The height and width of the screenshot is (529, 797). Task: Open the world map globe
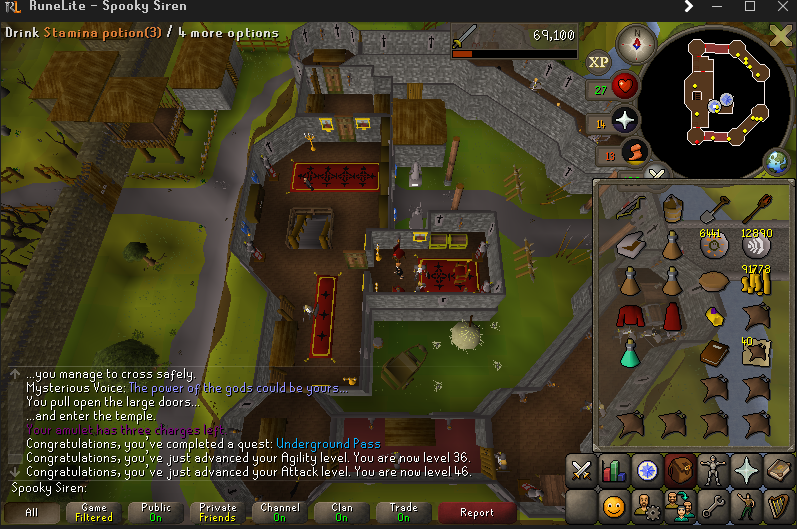click(x=777, y=161)
